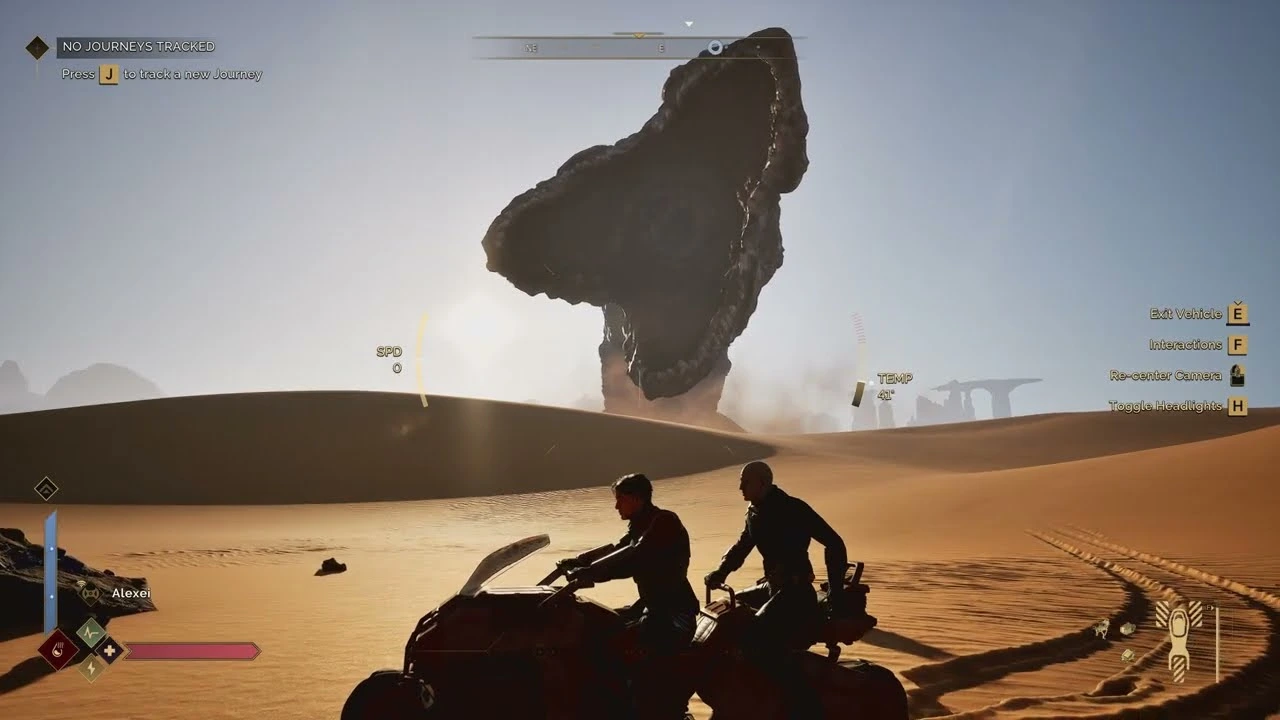Select the water droplet status icon
The height and width of the screenshot is (720, 1280).
[56, 649]
